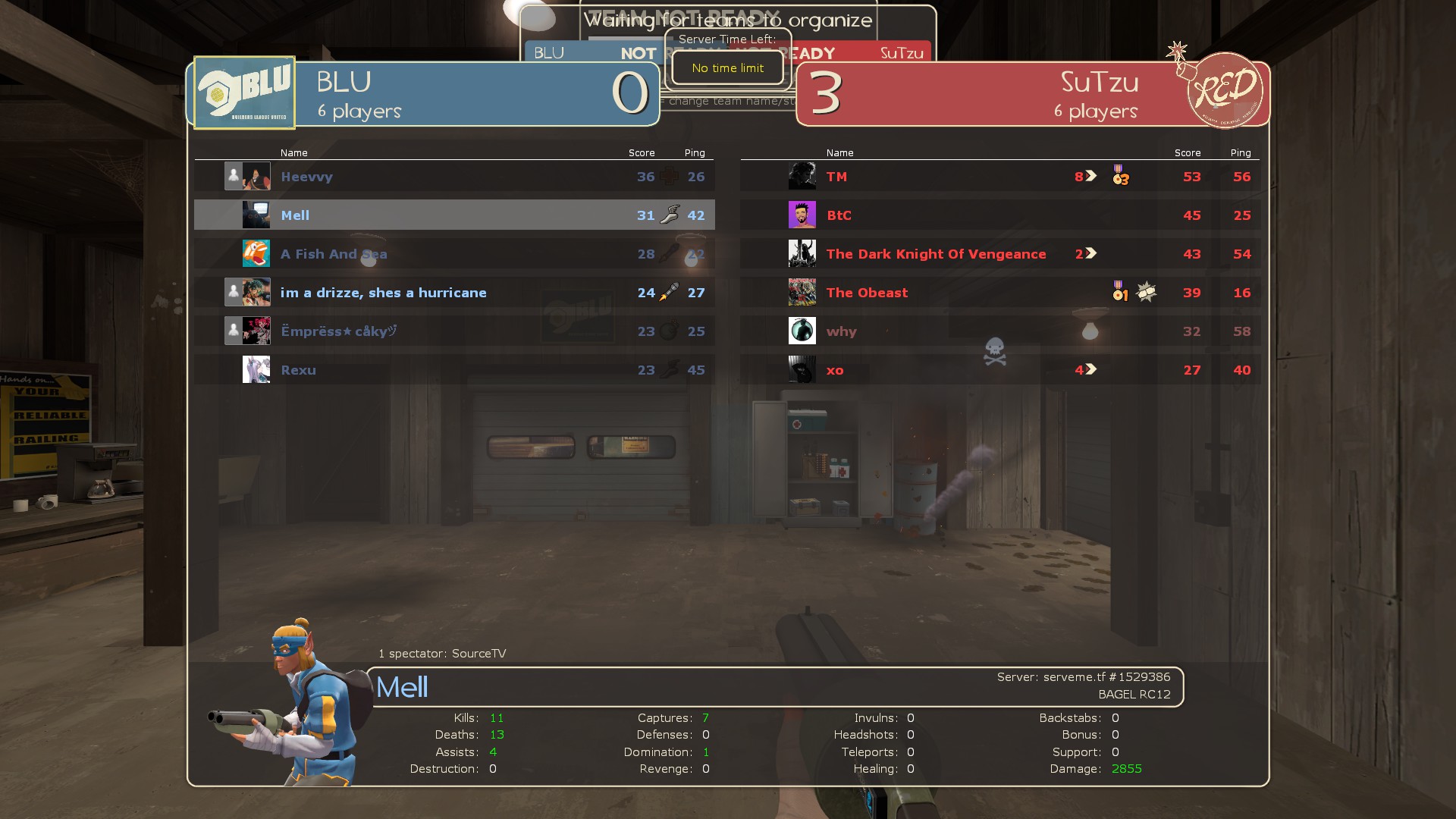Click the BLU team logo emblem
This screenshot has height=819, width=1456.
(x=244, y=93)
